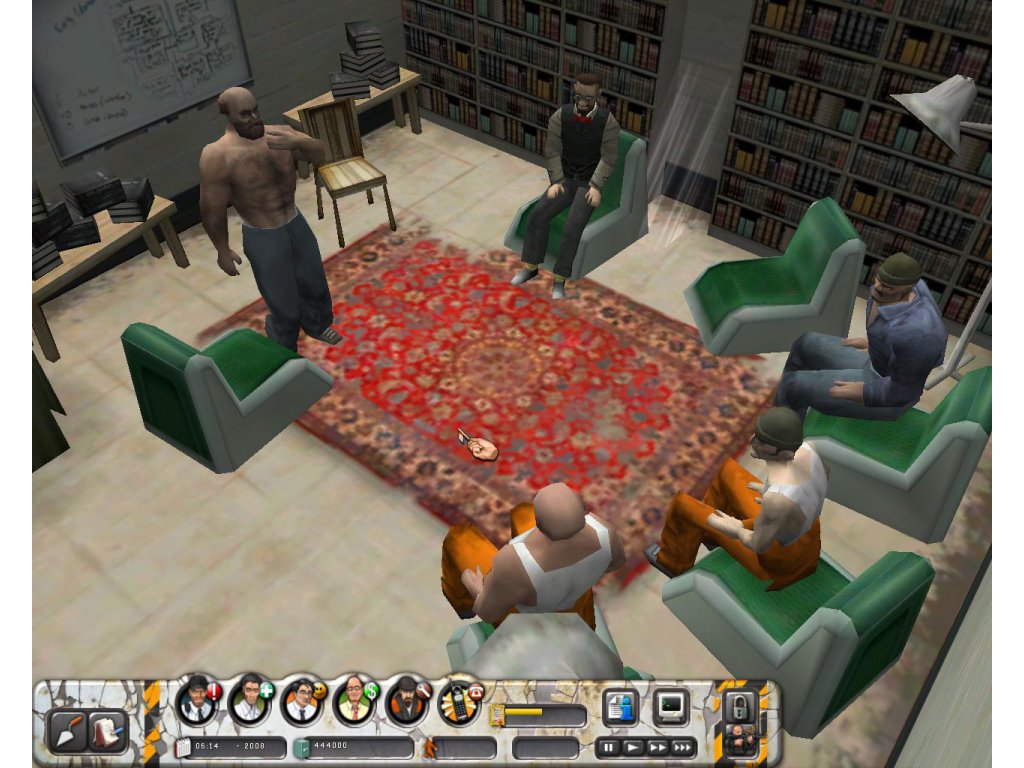Click the armed guard button
Viewport: 1024px width, 768px height.
tap(741, 742)
